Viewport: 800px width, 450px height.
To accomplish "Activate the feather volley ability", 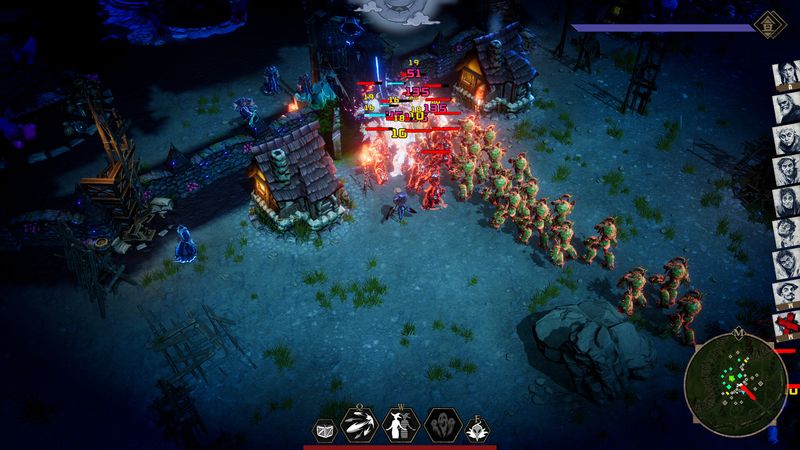I will coord(361,426).
